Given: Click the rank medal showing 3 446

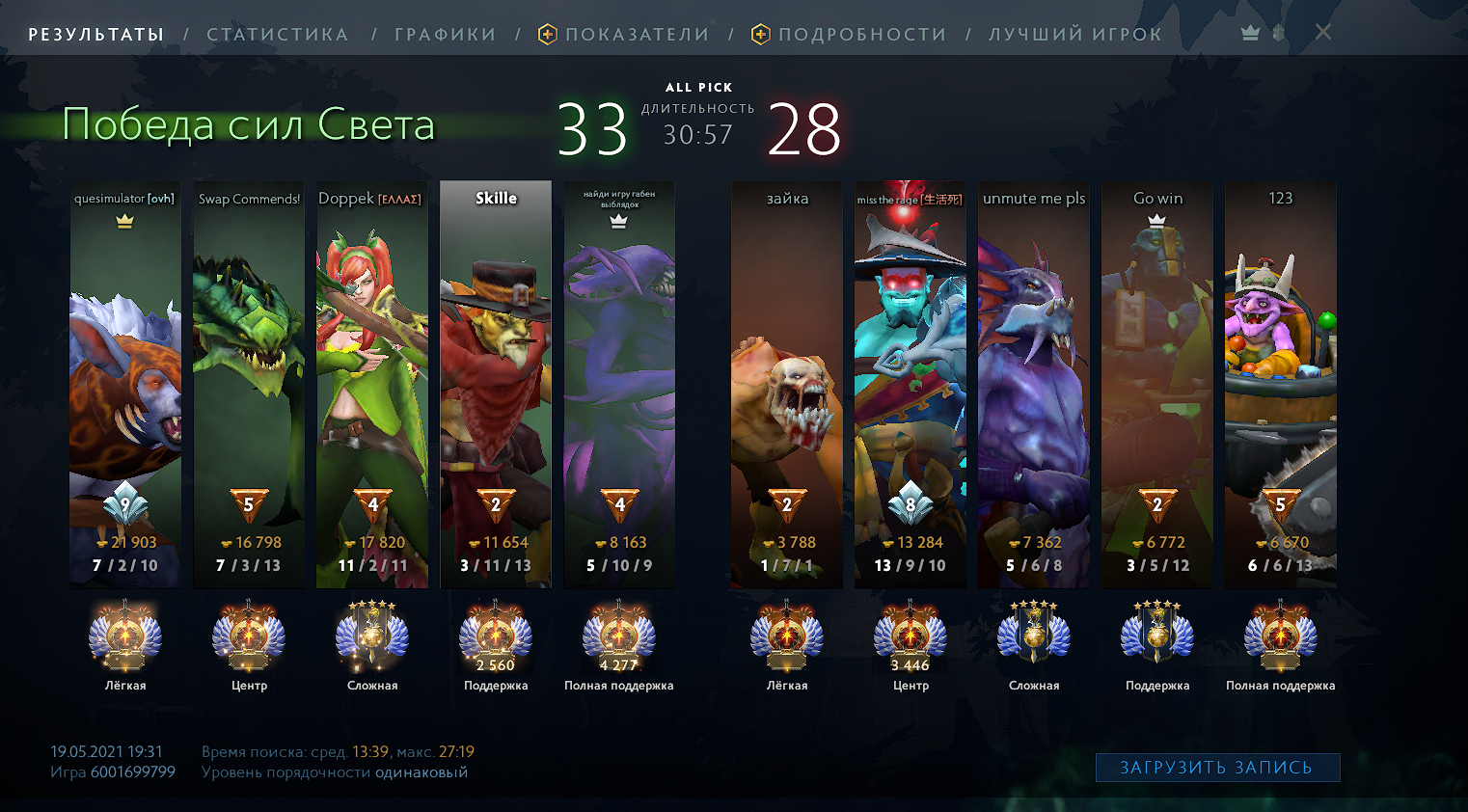Looking at the screenshot, I should 911,636.
